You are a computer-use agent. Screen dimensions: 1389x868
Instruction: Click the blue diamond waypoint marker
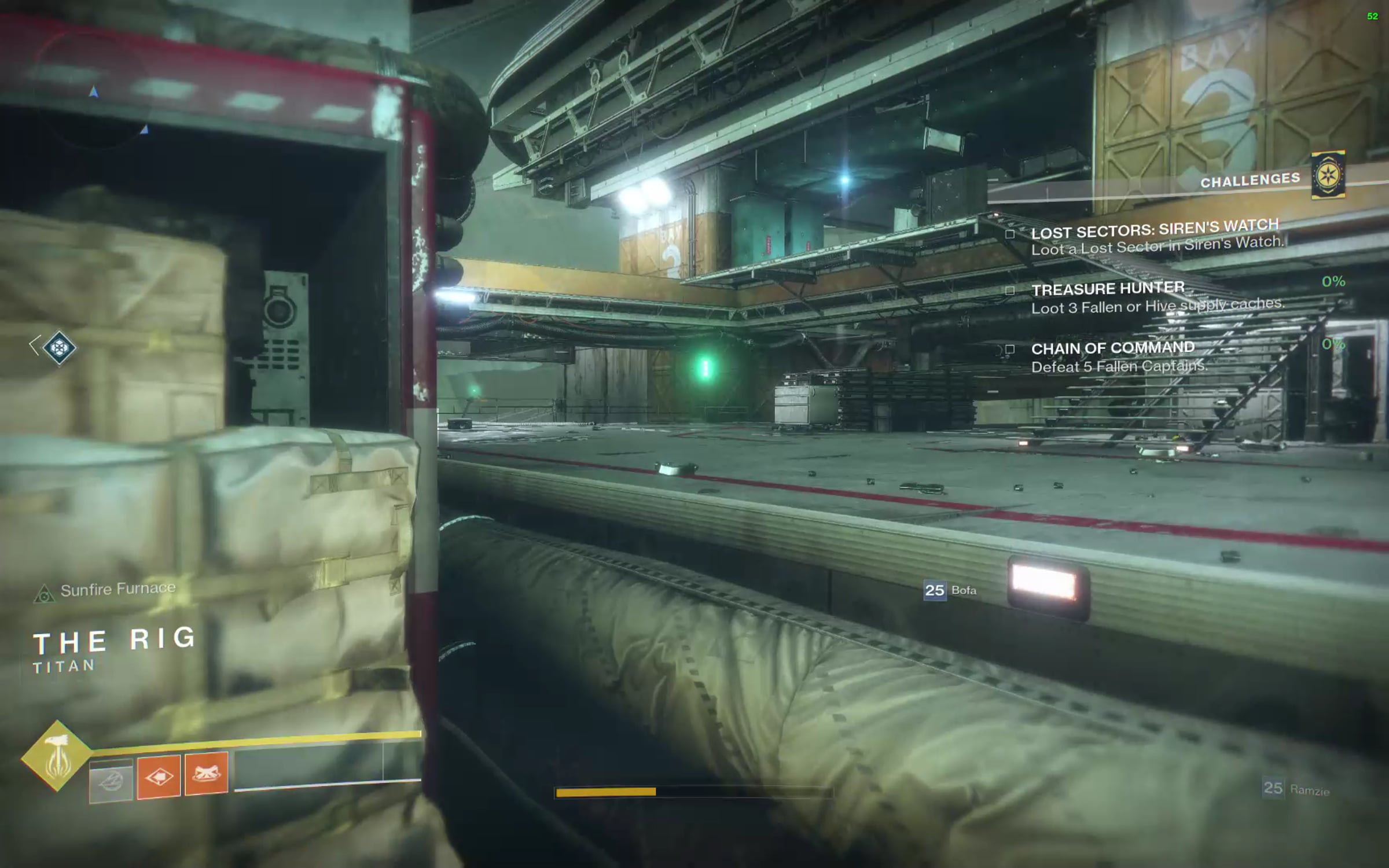point(59,347)
